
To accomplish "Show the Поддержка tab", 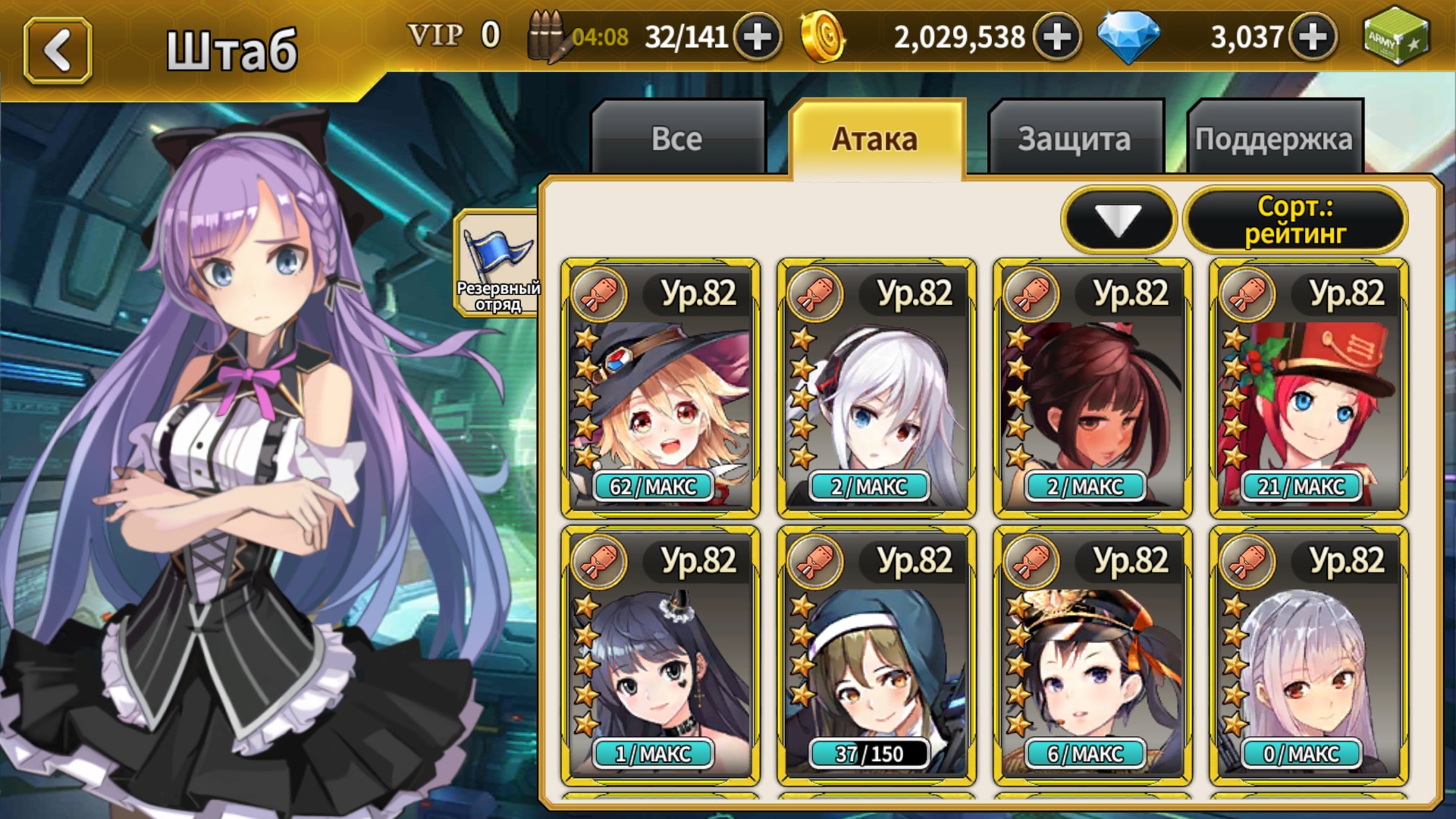I will (1274, 139).
